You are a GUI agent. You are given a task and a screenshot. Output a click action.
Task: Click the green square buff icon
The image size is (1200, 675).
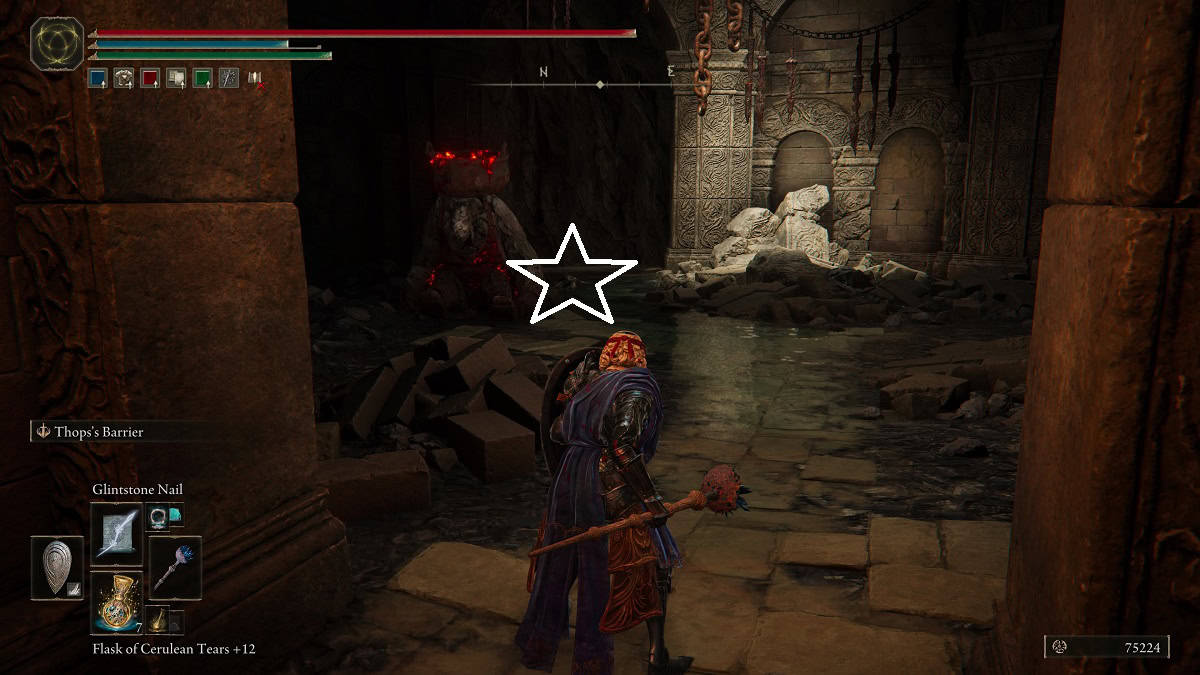tap(203, 78)
